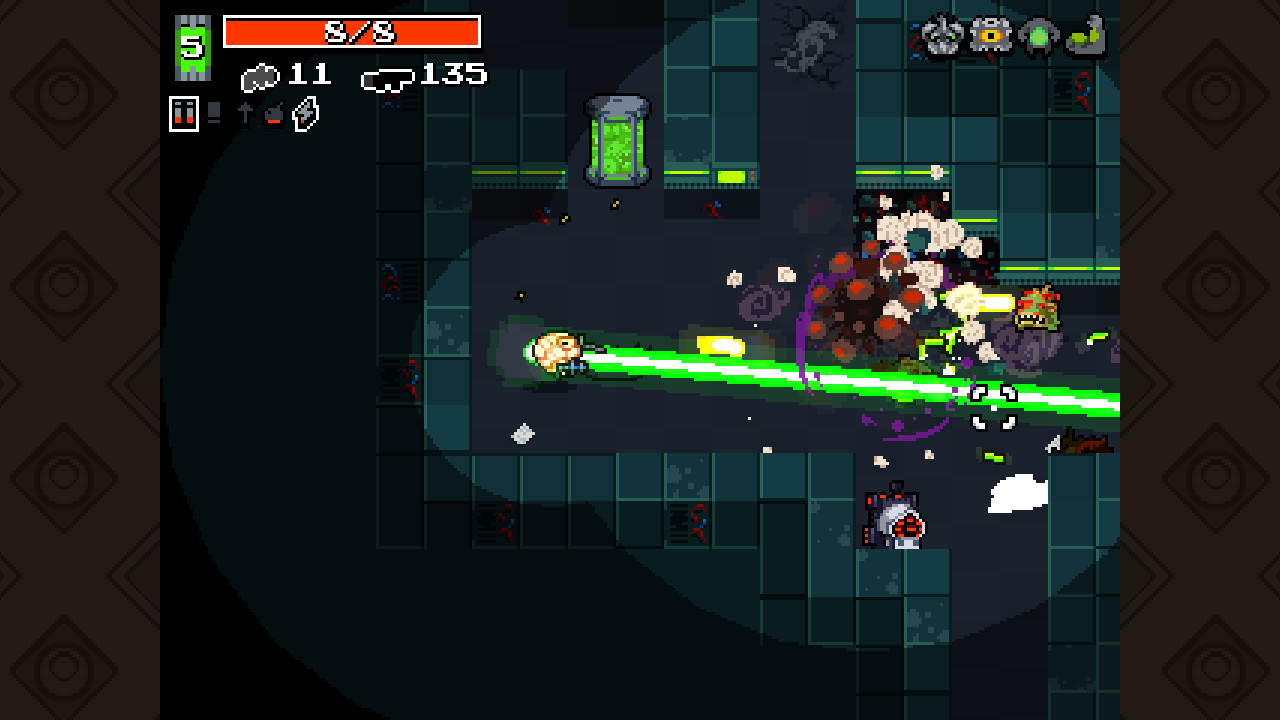This screenshot has height=720, width=1280.
Task: Toggle the grey shell ammo slot
Action: (x=212, y=113)
